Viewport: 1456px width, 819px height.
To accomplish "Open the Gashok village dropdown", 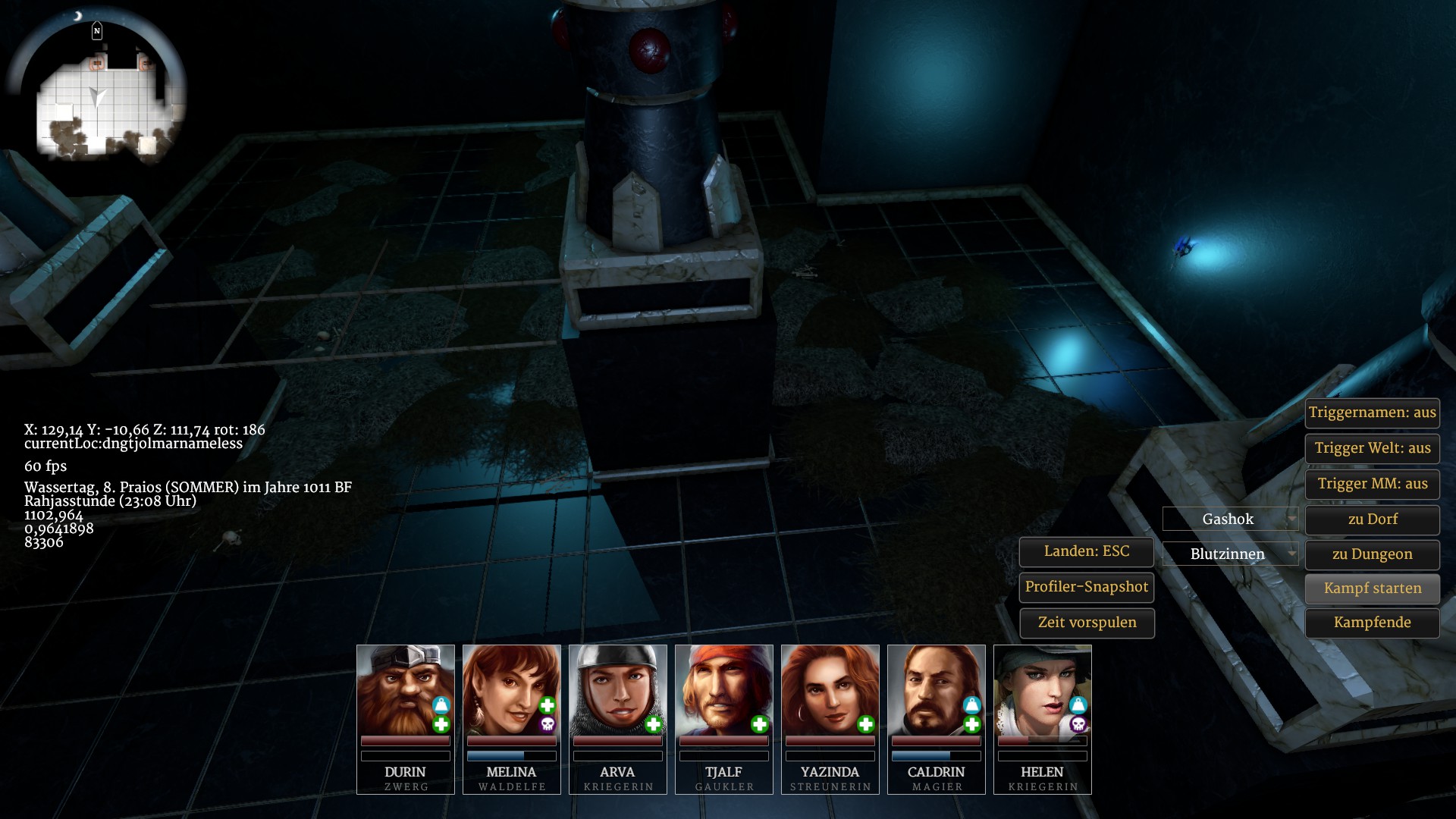I will (x=1230, y=519).
